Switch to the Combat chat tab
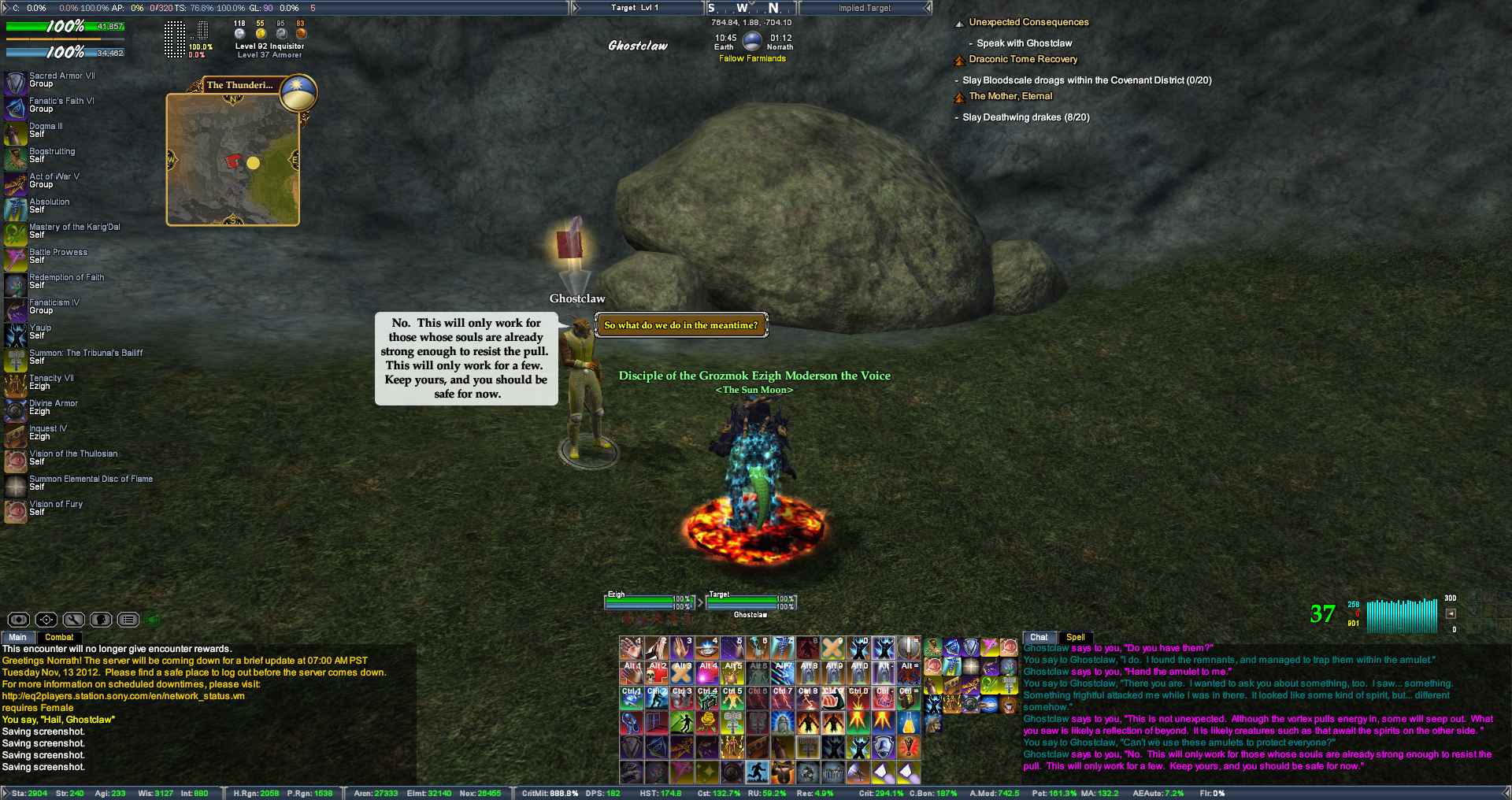The image size is (1512, 800). tap(59, 637)
